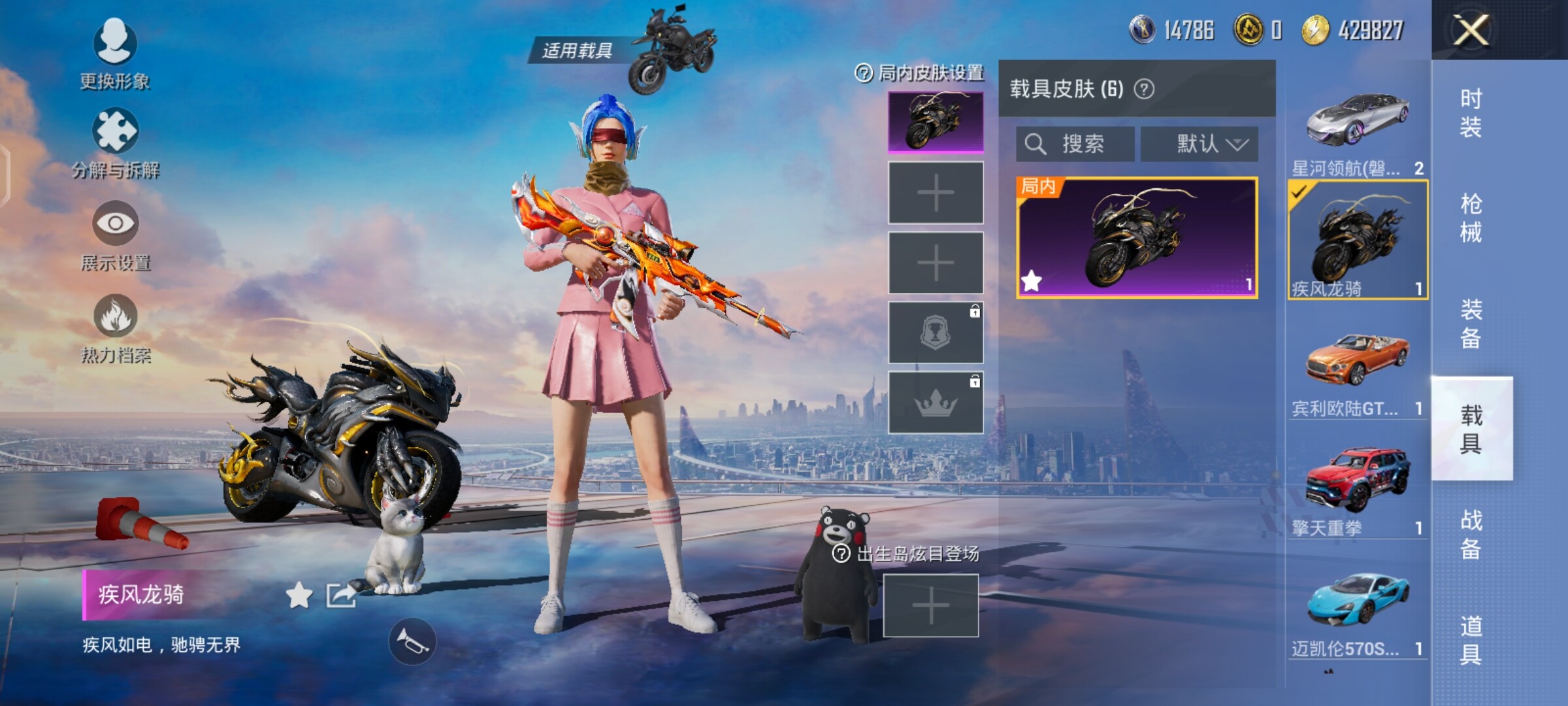
Task: Tap the horn trumpet icon
Action: pos(412,642)
